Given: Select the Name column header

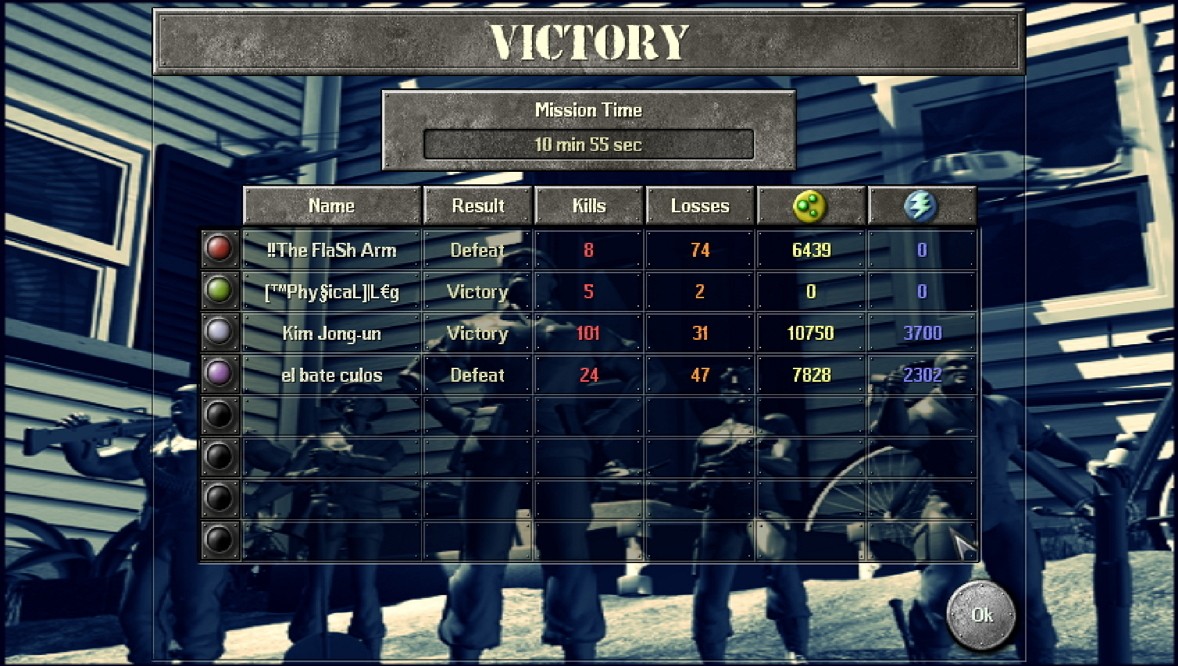Looking at the screenshot, I should [331, 206].
